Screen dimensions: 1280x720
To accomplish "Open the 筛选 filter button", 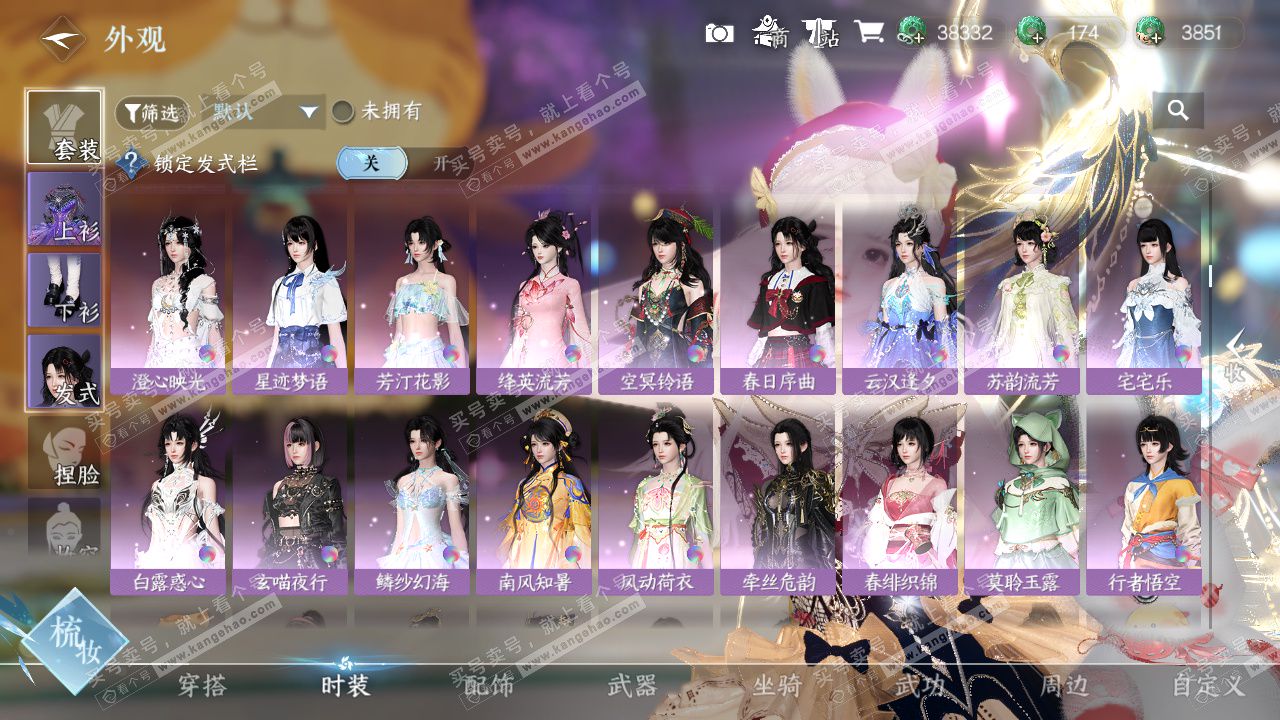I will 151,113.
